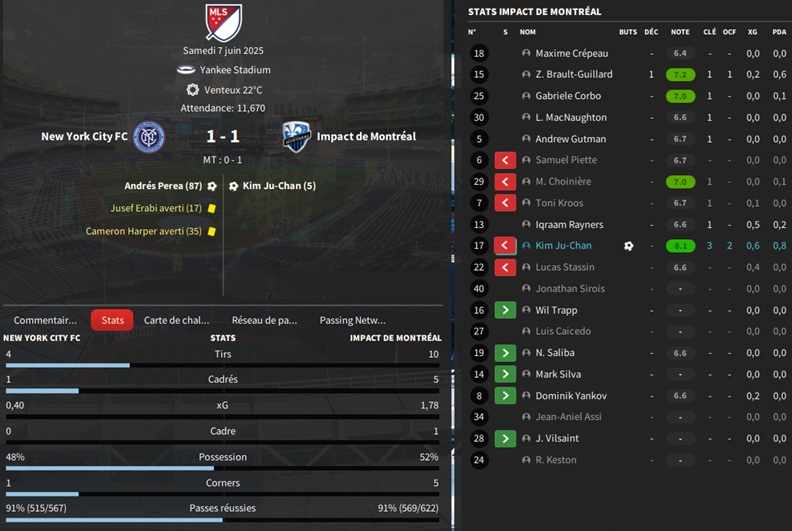Open Maxime Crépeau's player row
The width and height of the screenshot is (792, 531).
[571, 53]
